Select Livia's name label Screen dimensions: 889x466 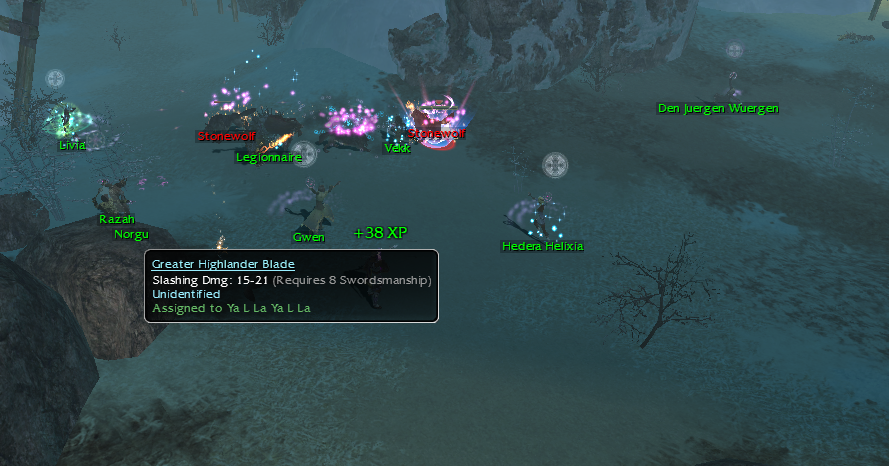click(72, 146)
